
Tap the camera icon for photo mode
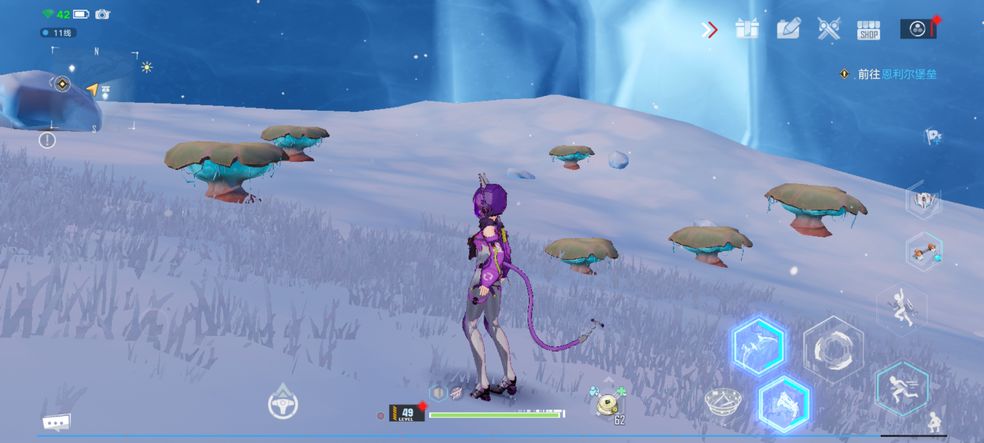(x=102, y=14)
